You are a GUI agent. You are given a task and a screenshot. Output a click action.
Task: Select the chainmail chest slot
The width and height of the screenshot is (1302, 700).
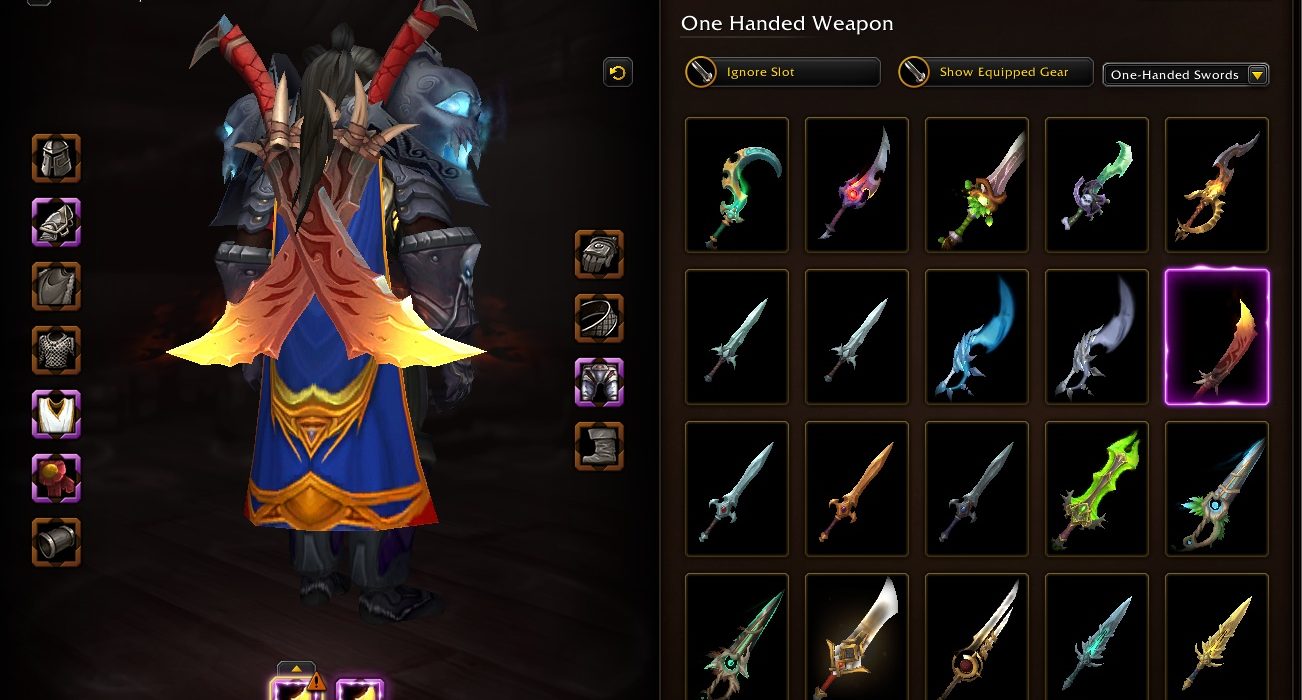56,350
